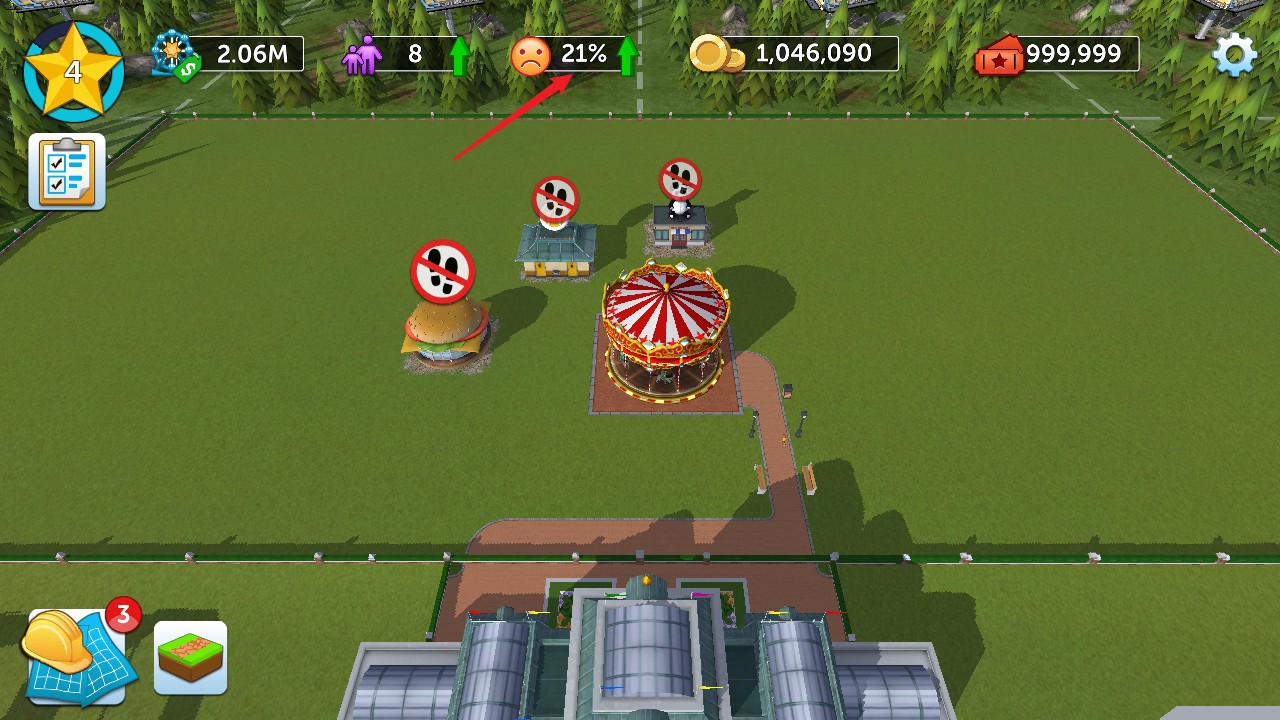Open the park value panel
Image resolution: width=1280 pixels, height=720 pixels.
point(229,54)
